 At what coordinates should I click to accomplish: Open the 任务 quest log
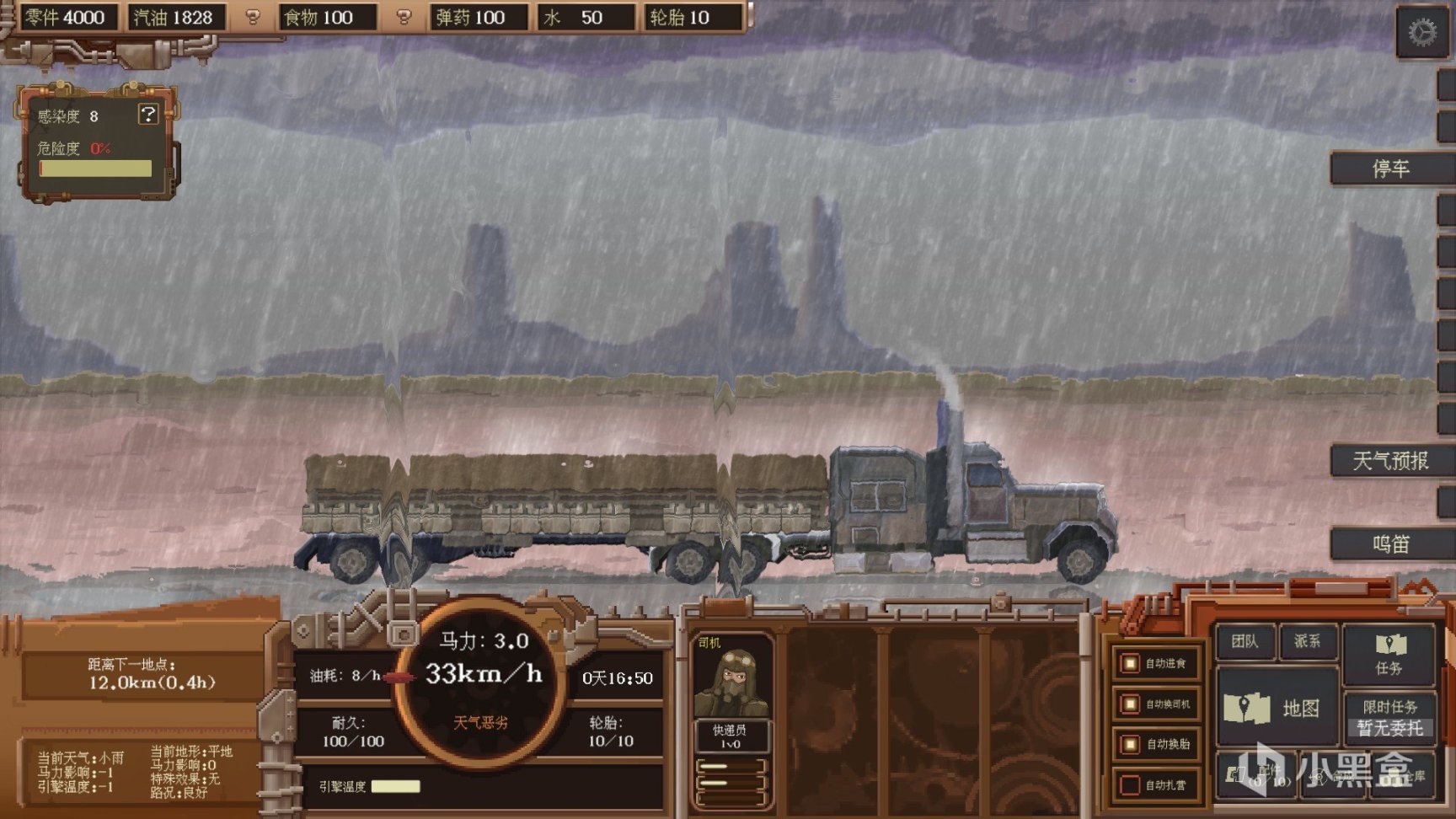click(x=1389, y=654)
